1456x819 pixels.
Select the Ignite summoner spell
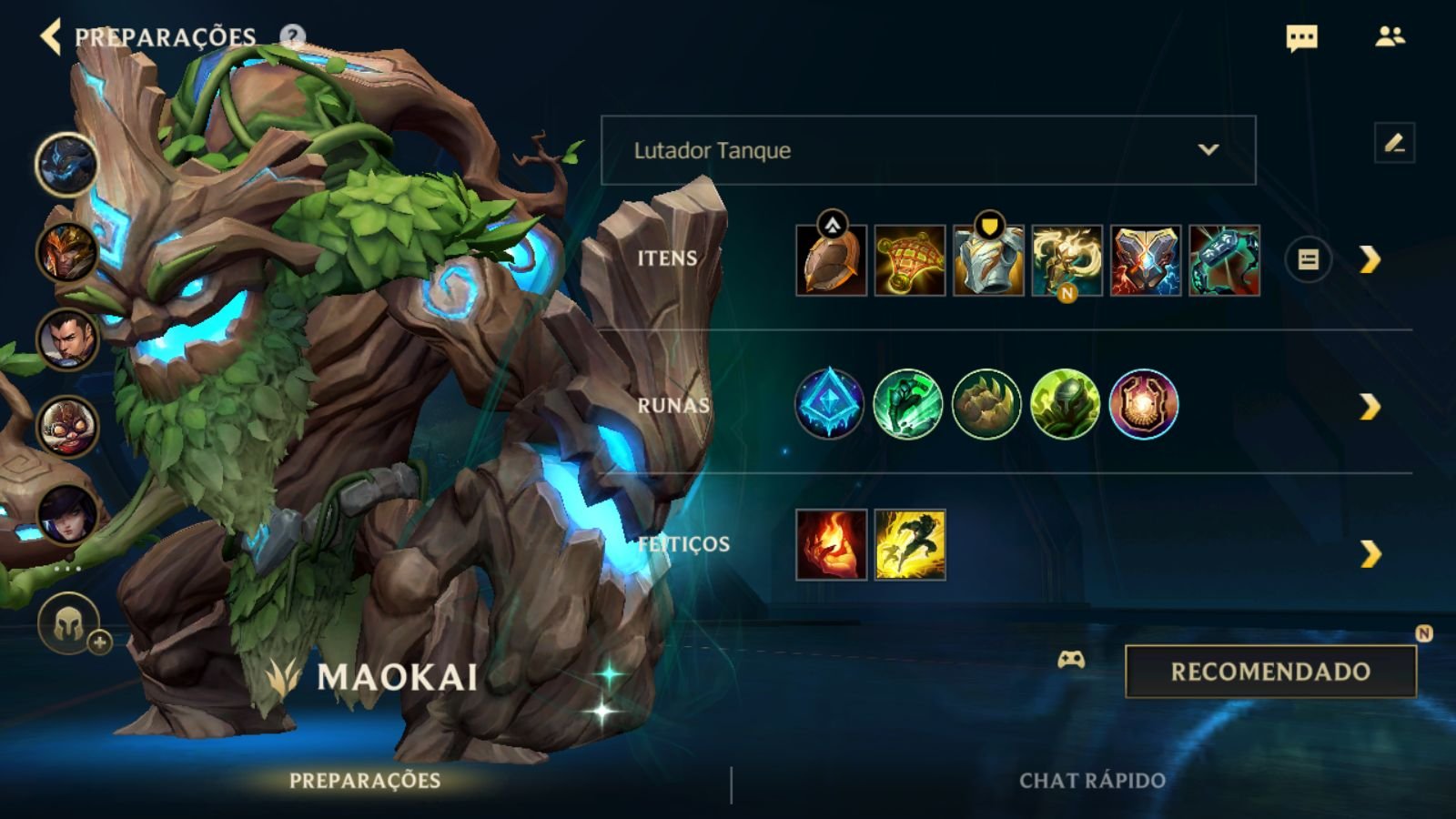coord(831,545)
